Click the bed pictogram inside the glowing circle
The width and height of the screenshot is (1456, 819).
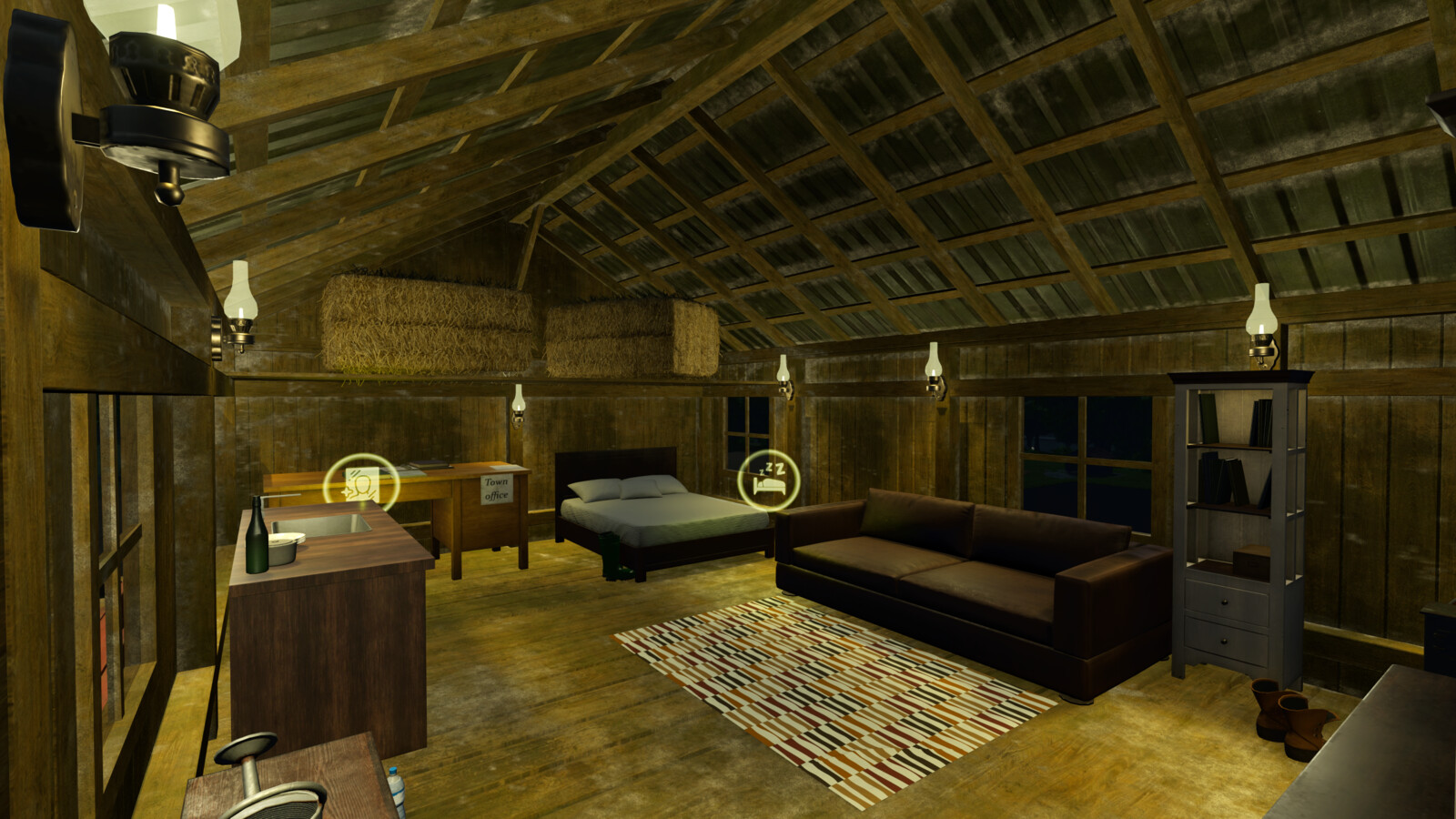click(x=769, y=485)
